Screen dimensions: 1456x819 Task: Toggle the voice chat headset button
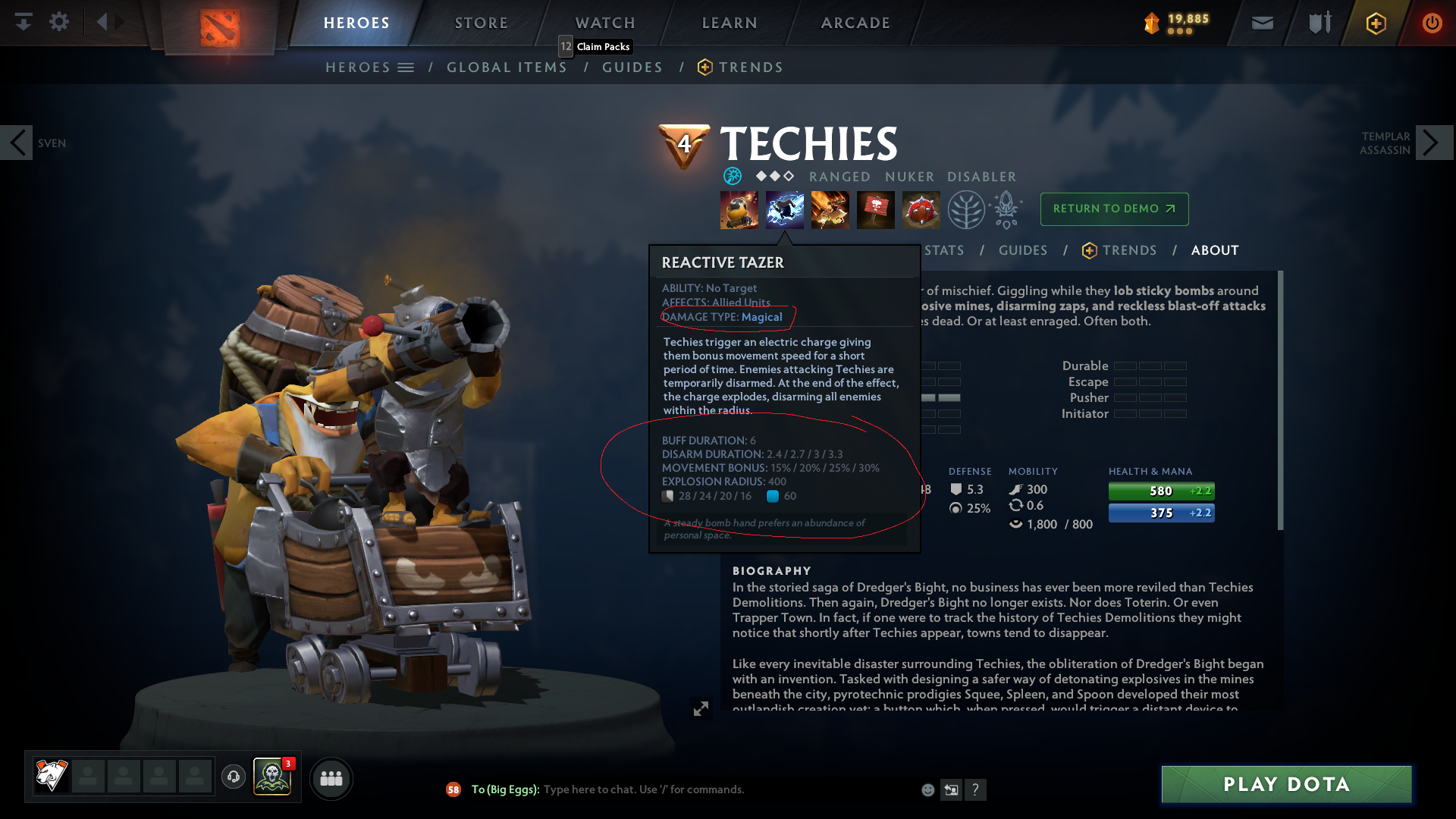click(x=233, y=777)
